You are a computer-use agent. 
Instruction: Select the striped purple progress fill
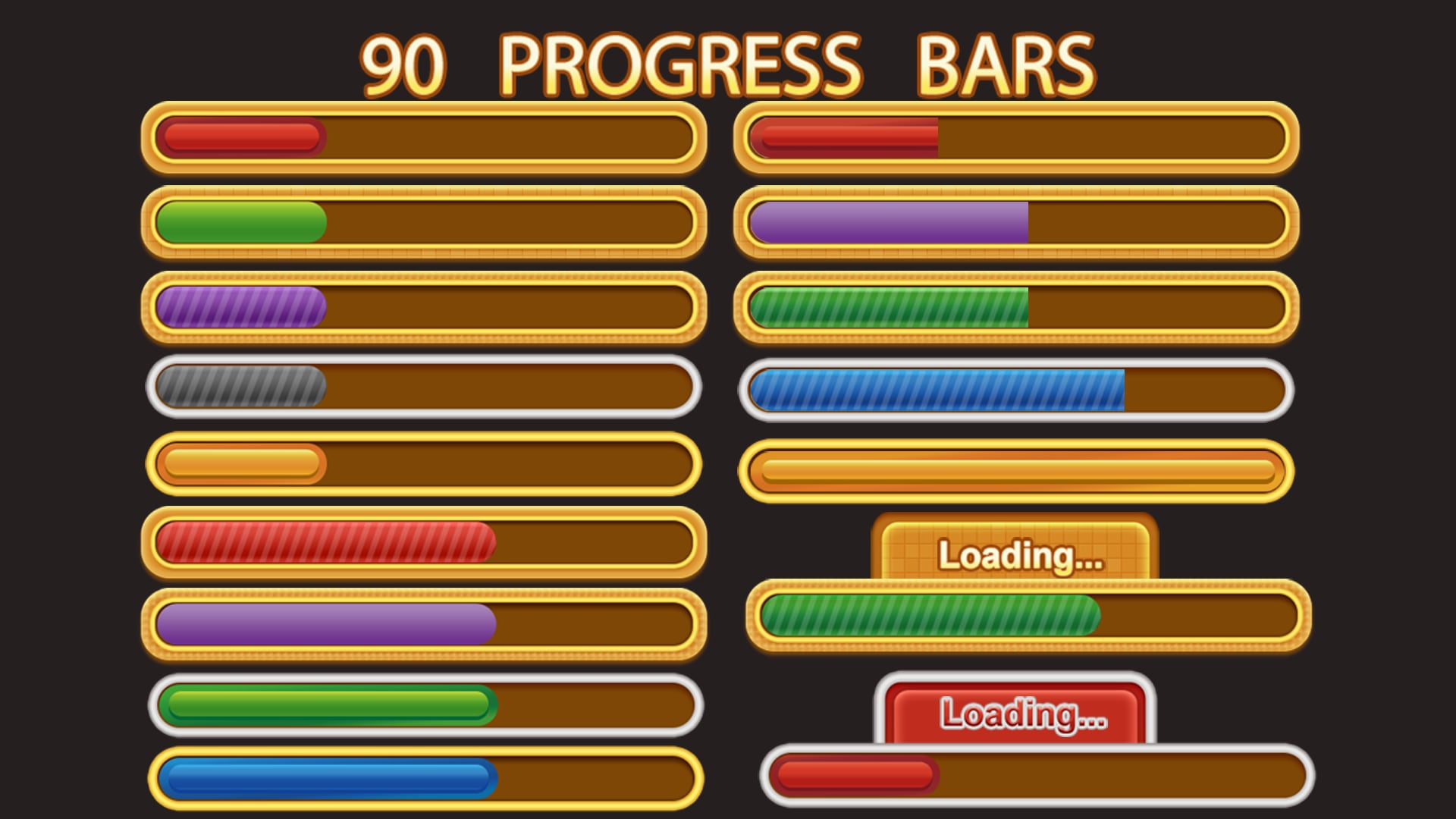pyautogui.click(x=239, y=307)
